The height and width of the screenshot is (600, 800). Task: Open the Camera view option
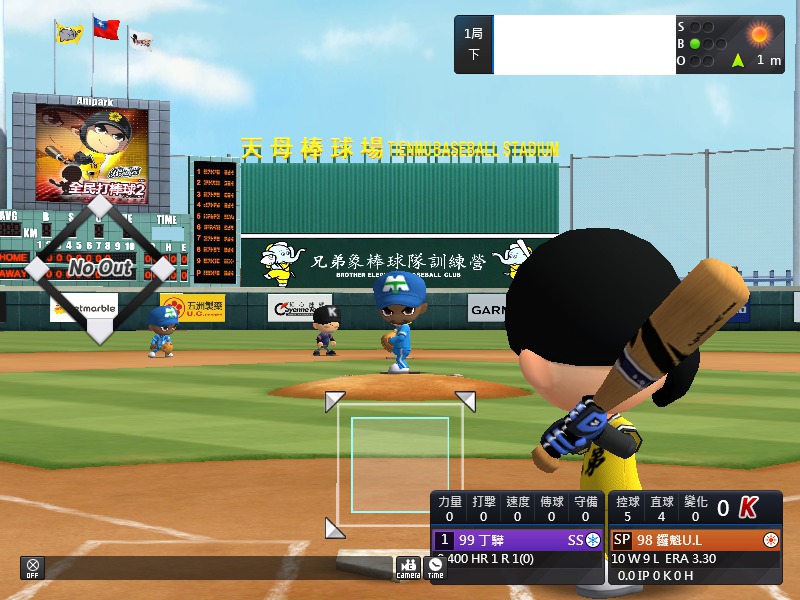(408, 567)
